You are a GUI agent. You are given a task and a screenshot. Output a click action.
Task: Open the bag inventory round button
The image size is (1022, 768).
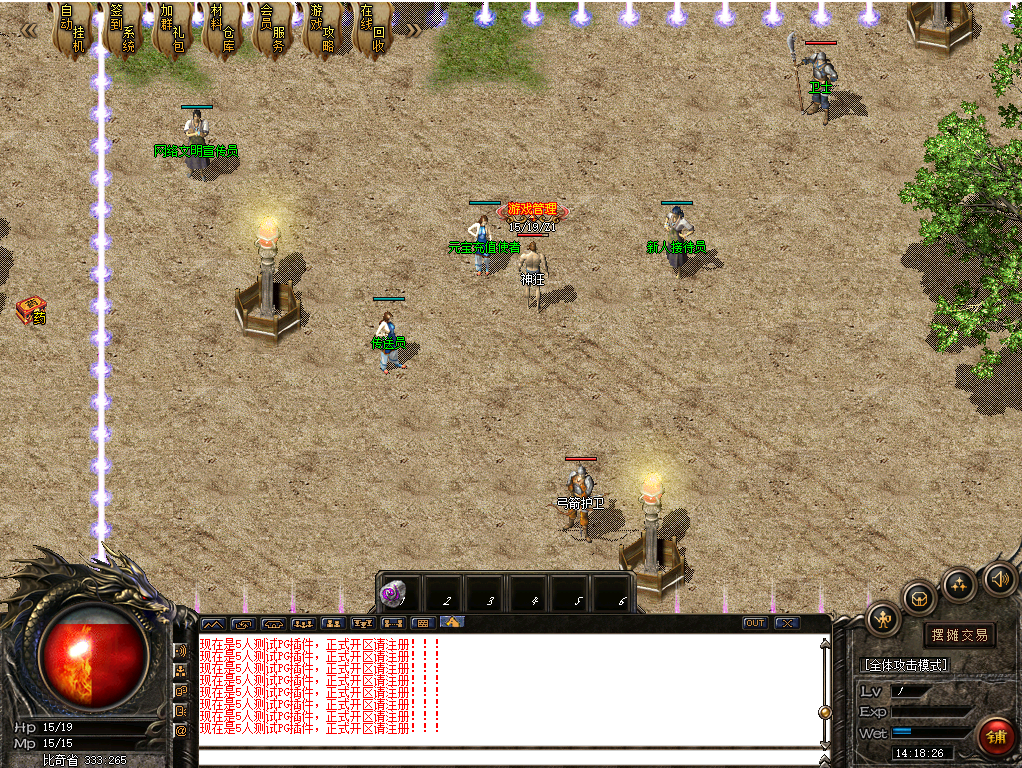pos(919,598)
